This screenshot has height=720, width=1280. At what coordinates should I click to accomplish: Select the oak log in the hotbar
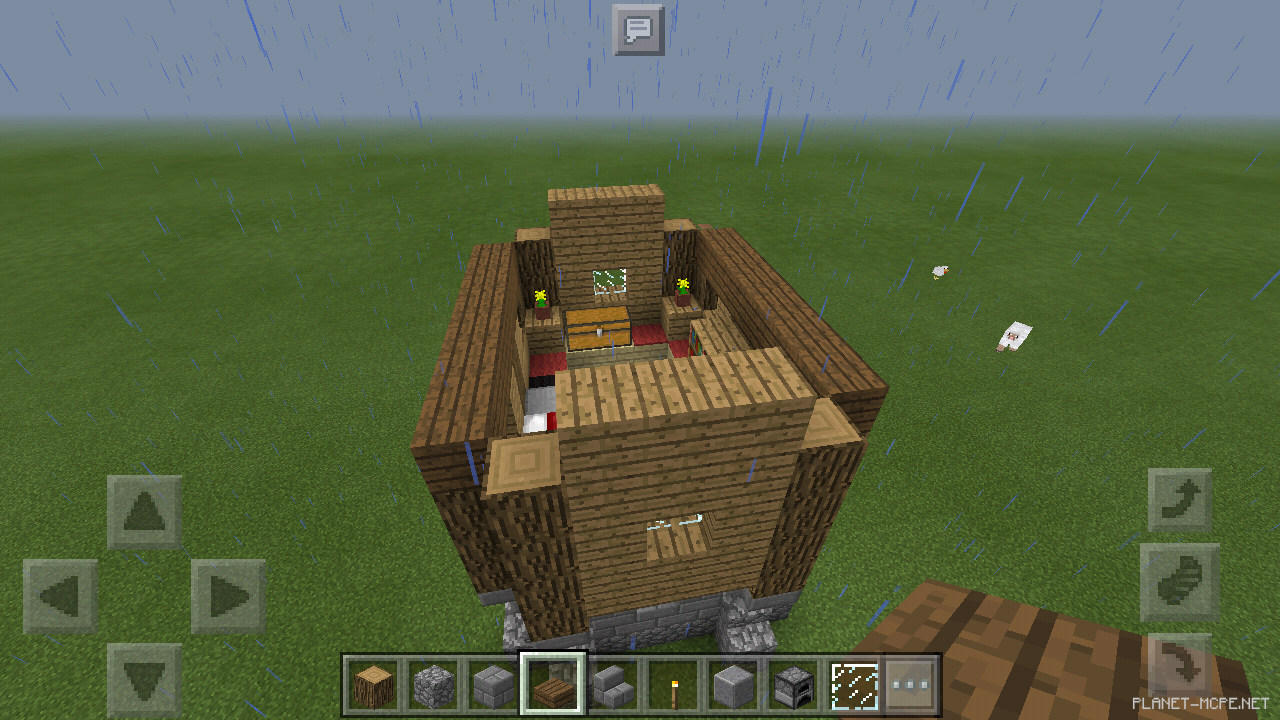[x=375, y=682]
